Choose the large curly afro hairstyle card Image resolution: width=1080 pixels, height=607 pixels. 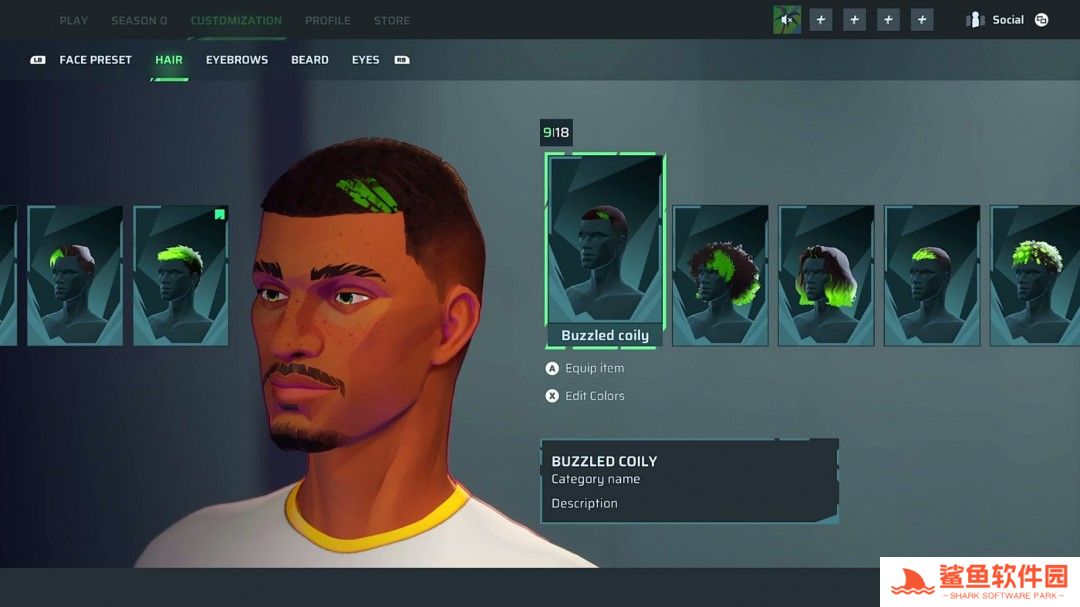(x=720, y=275)
